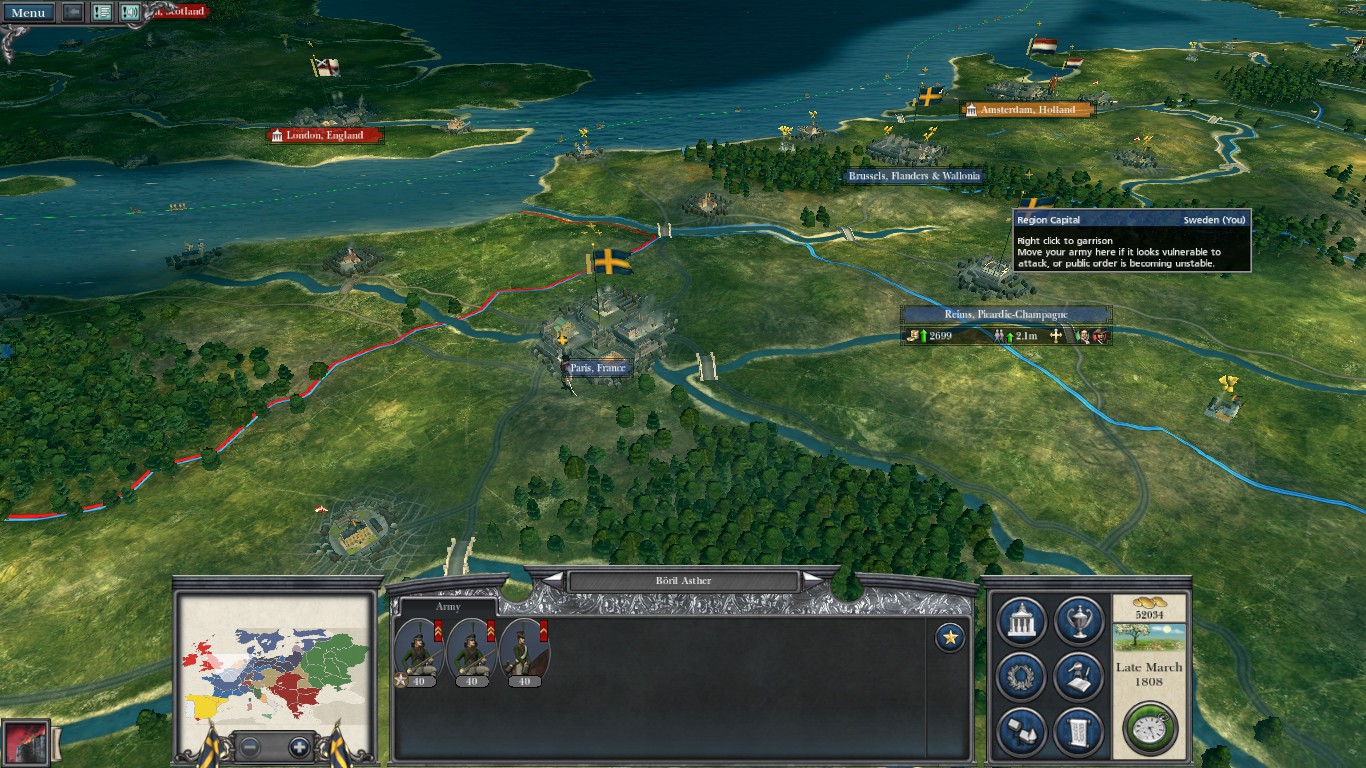This screenshot has height=768, width=1366.
Task: Open the building blocks lists panel
Action: point(1022,732)
